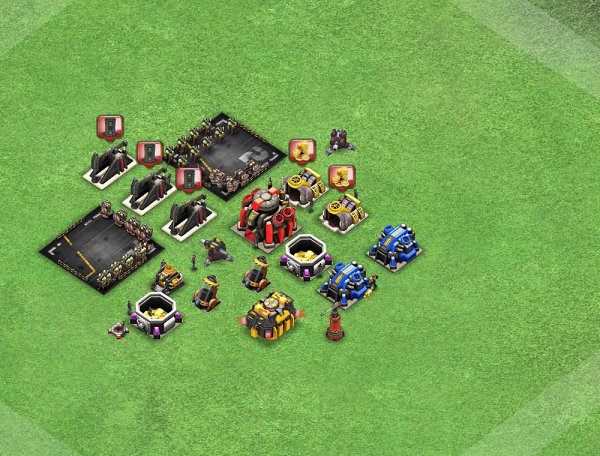This screenshot has height=456, width=600.
Task: Tap the ammo bubble closest to the red headquarters
Action: [x=188, y=179]
